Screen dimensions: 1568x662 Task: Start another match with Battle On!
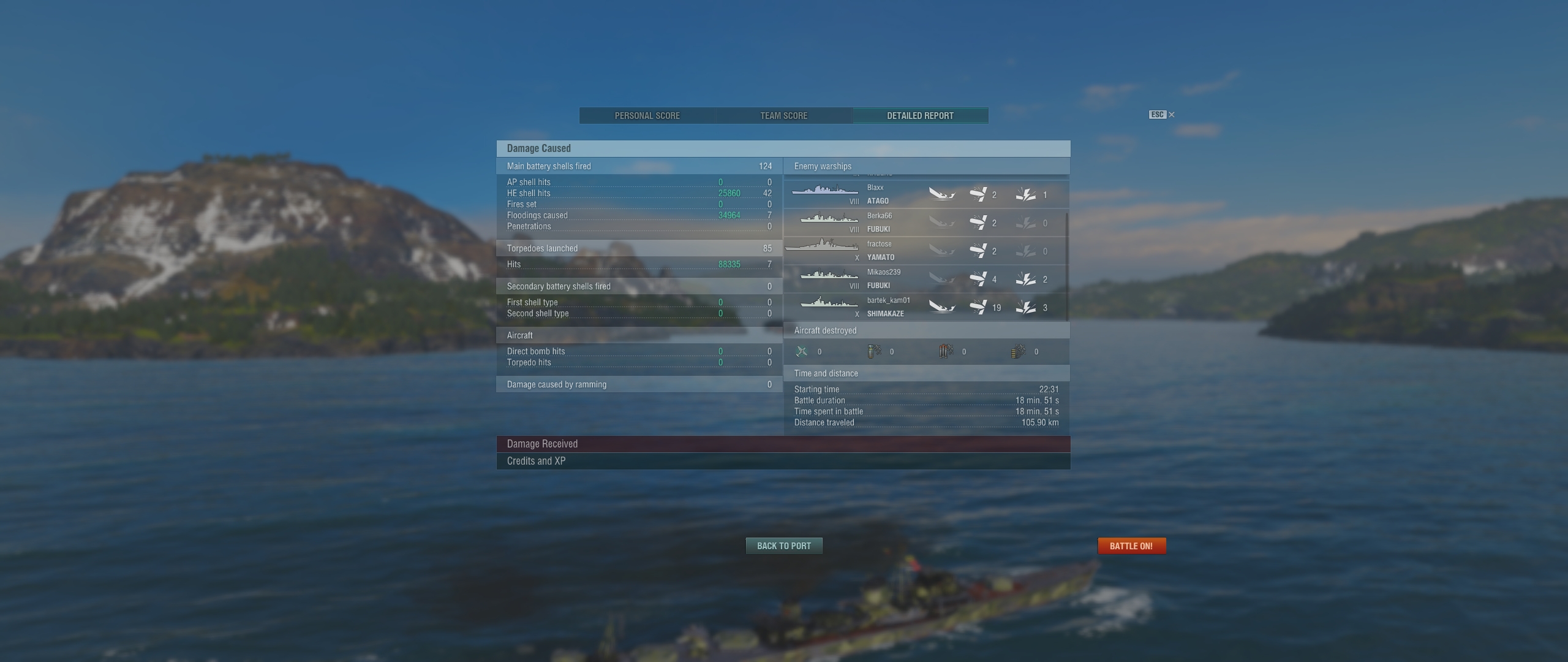1131,546
